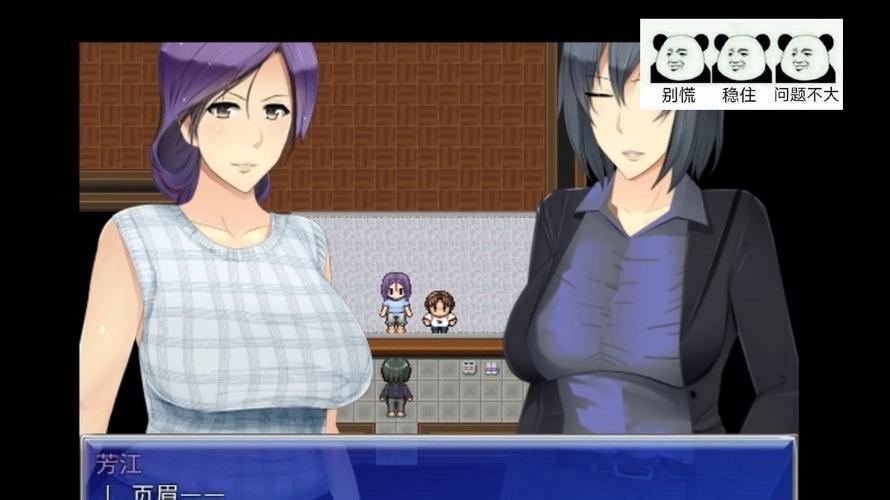Advance 芳江's blue dialogue message box
890x500 pixels.
[x=438, y=469]
